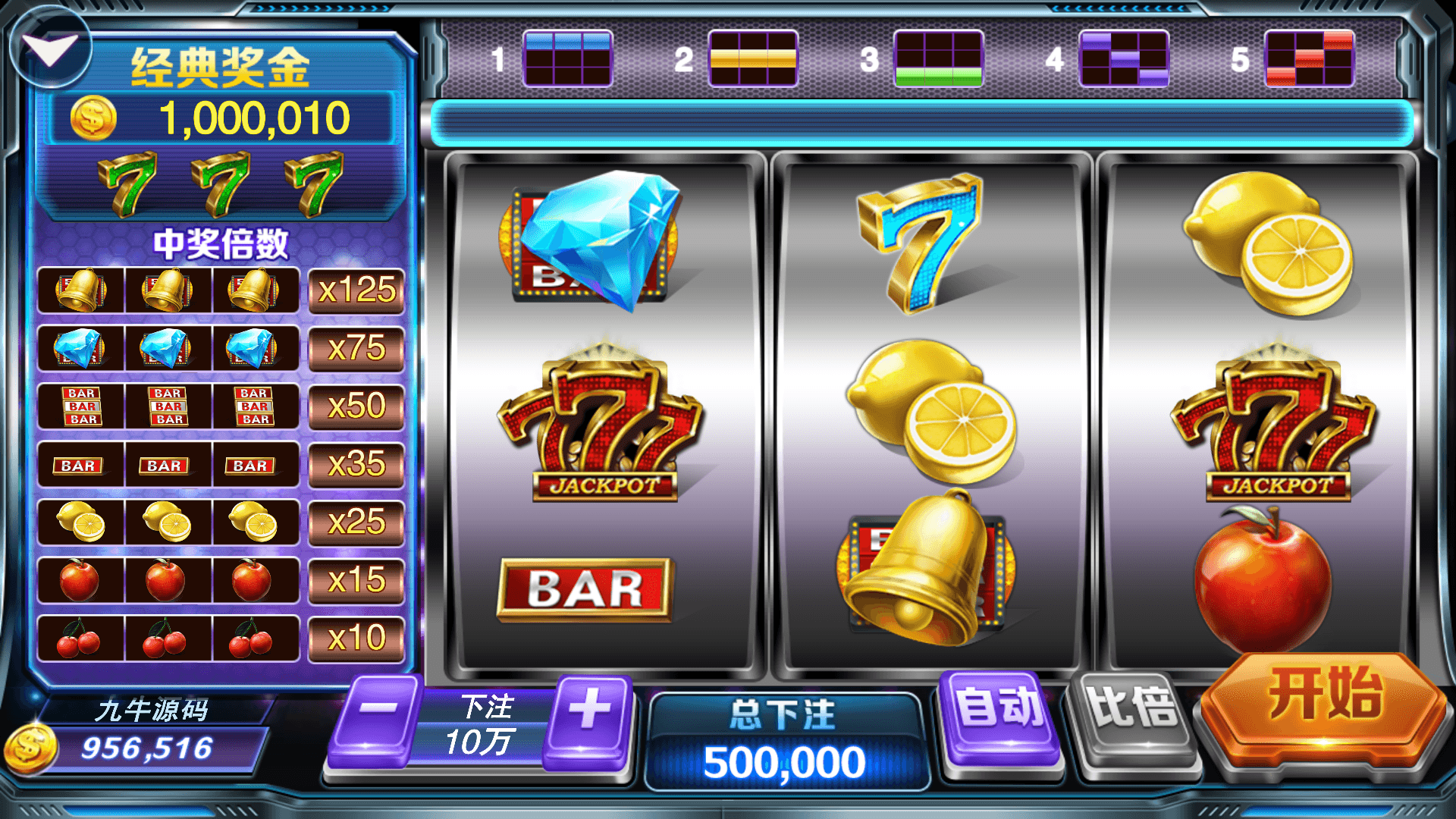The width and height of the screenshot is (1456, 819).
Task: Open the dropdown arrow in the corner
Action: coord(50,49)
